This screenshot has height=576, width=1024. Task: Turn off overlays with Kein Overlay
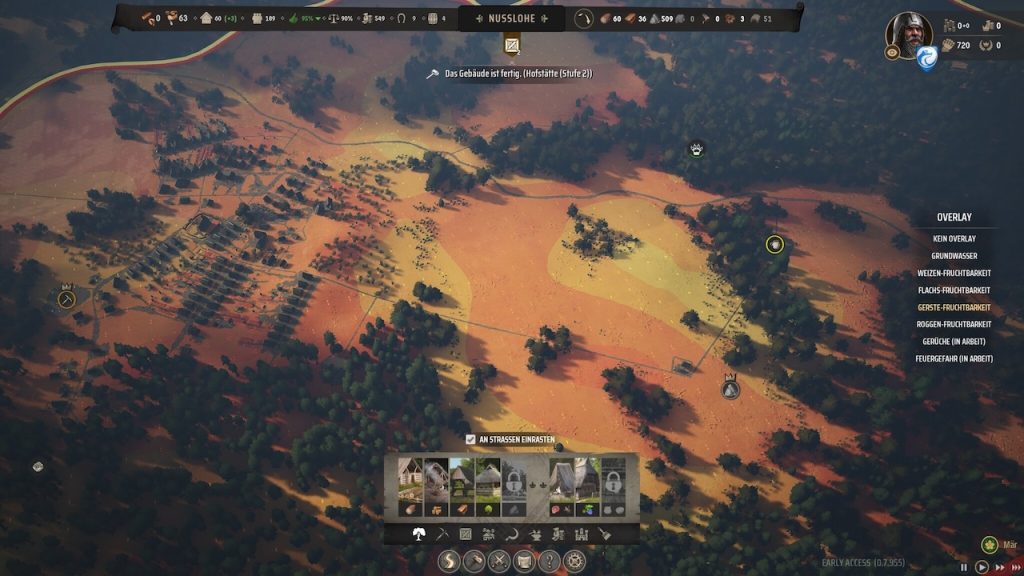(954, 239)
